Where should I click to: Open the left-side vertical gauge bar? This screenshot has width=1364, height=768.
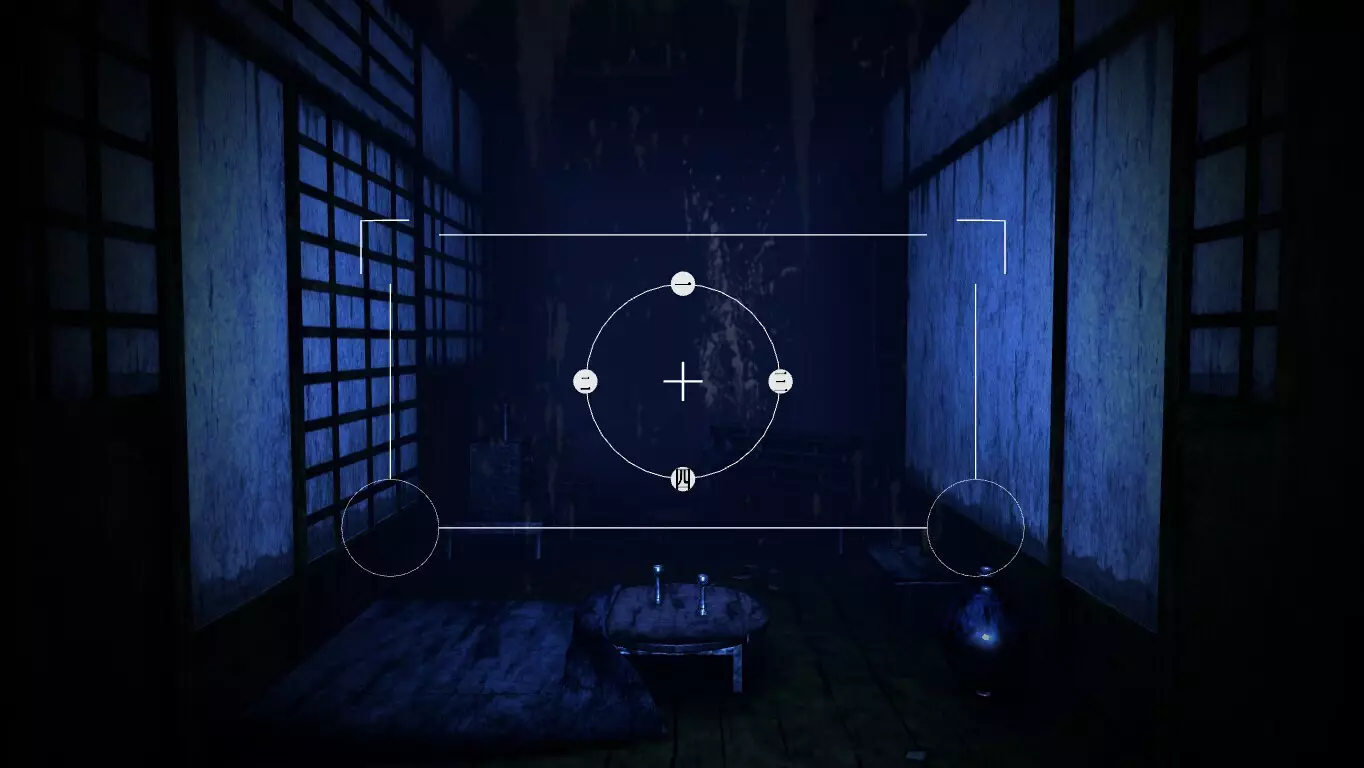click(x=389, y=380)
